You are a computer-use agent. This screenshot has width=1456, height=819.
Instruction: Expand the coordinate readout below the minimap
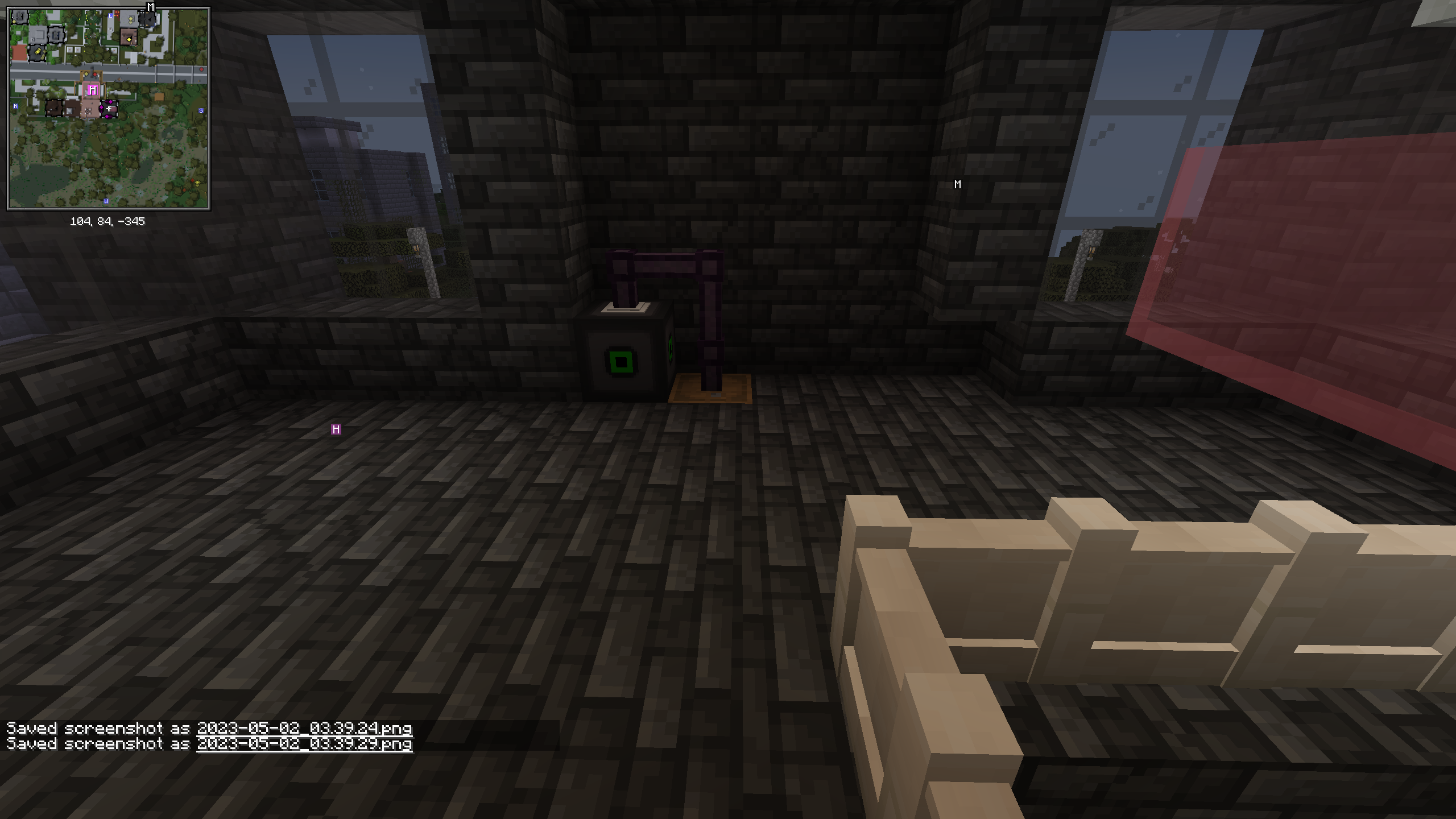[x=108, y=221]
